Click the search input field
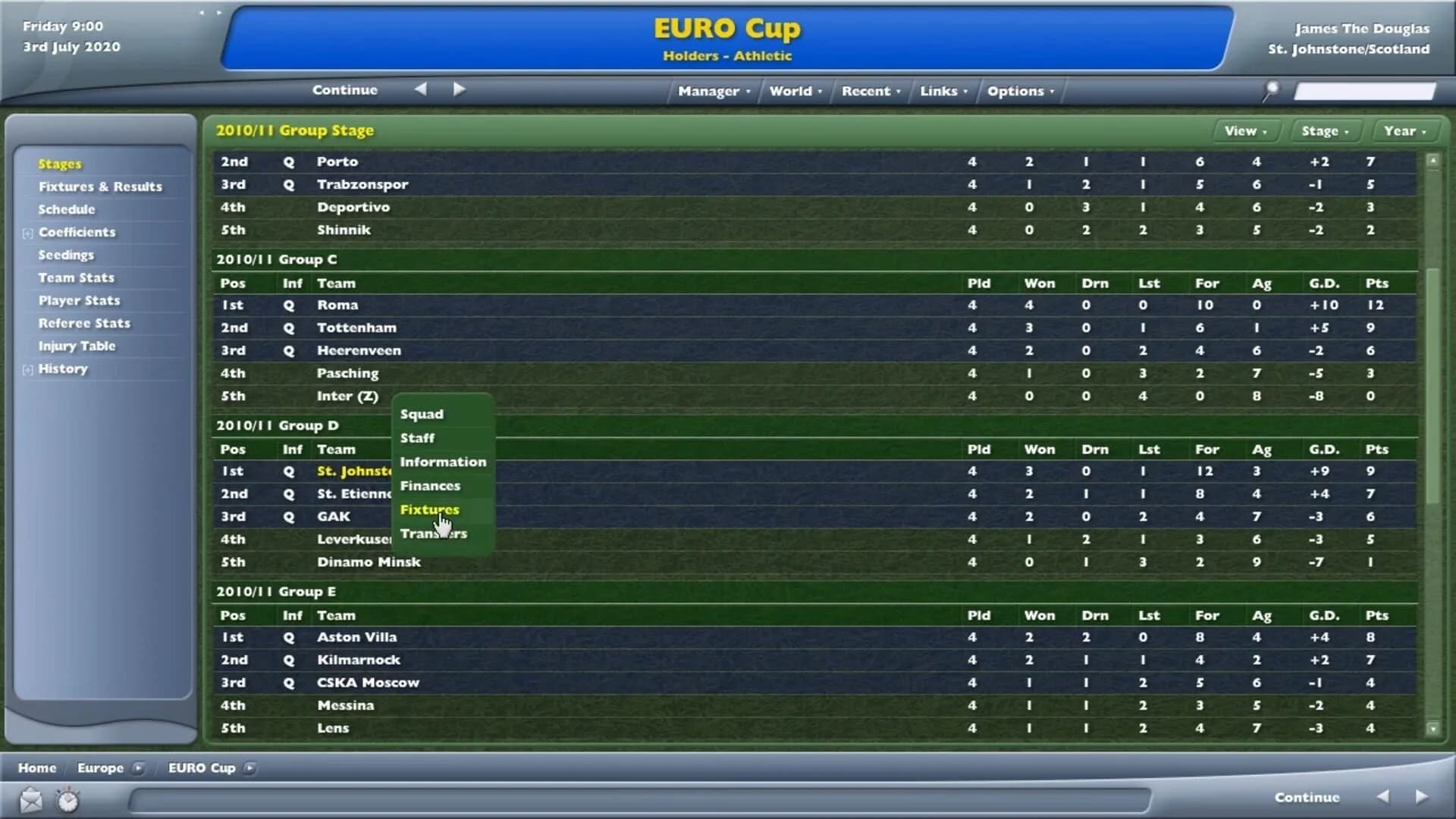The height and width of the screenshot is (819, 1456). click(x=1365, y=89)
